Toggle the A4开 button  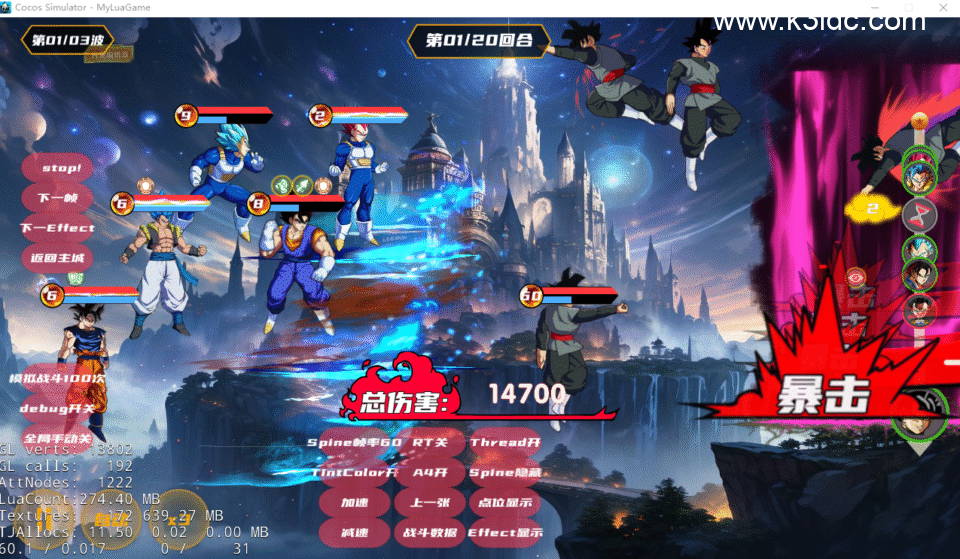[x=430, y=472]
